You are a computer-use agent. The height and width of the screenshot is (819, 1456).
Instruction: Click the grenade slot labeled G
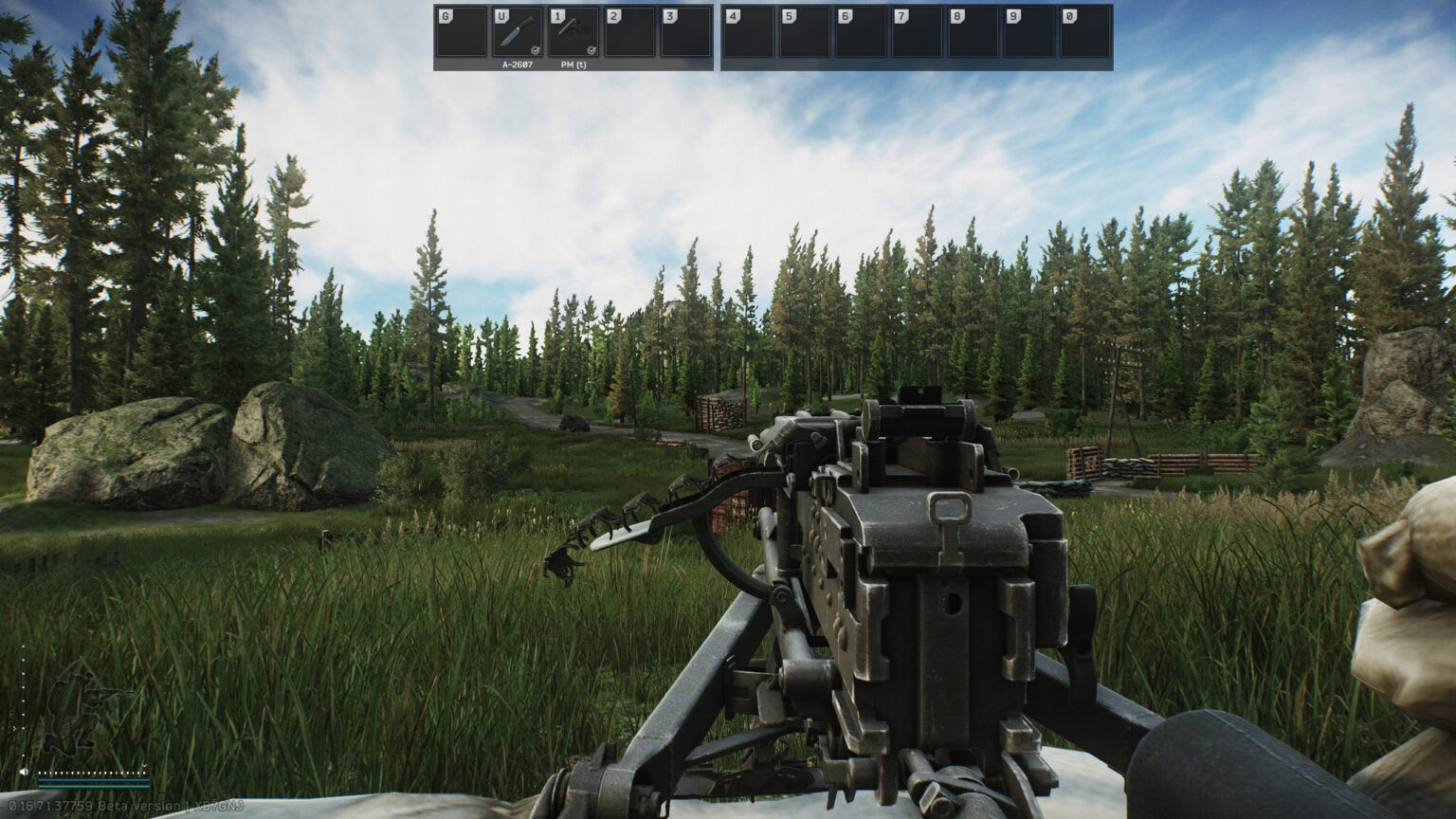(460, 31)
